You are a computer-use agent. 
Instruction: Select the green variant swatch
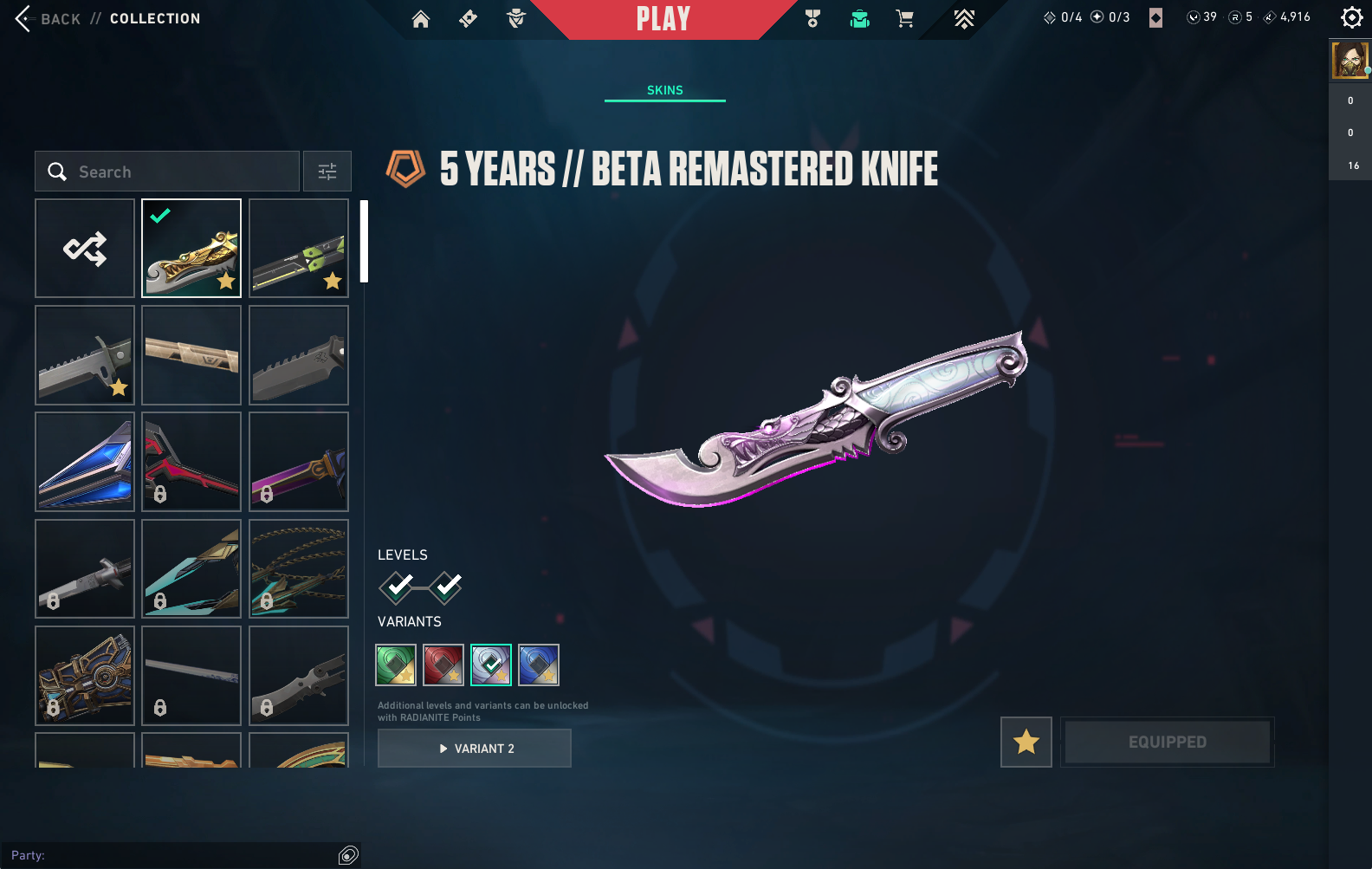pos(396,665)
